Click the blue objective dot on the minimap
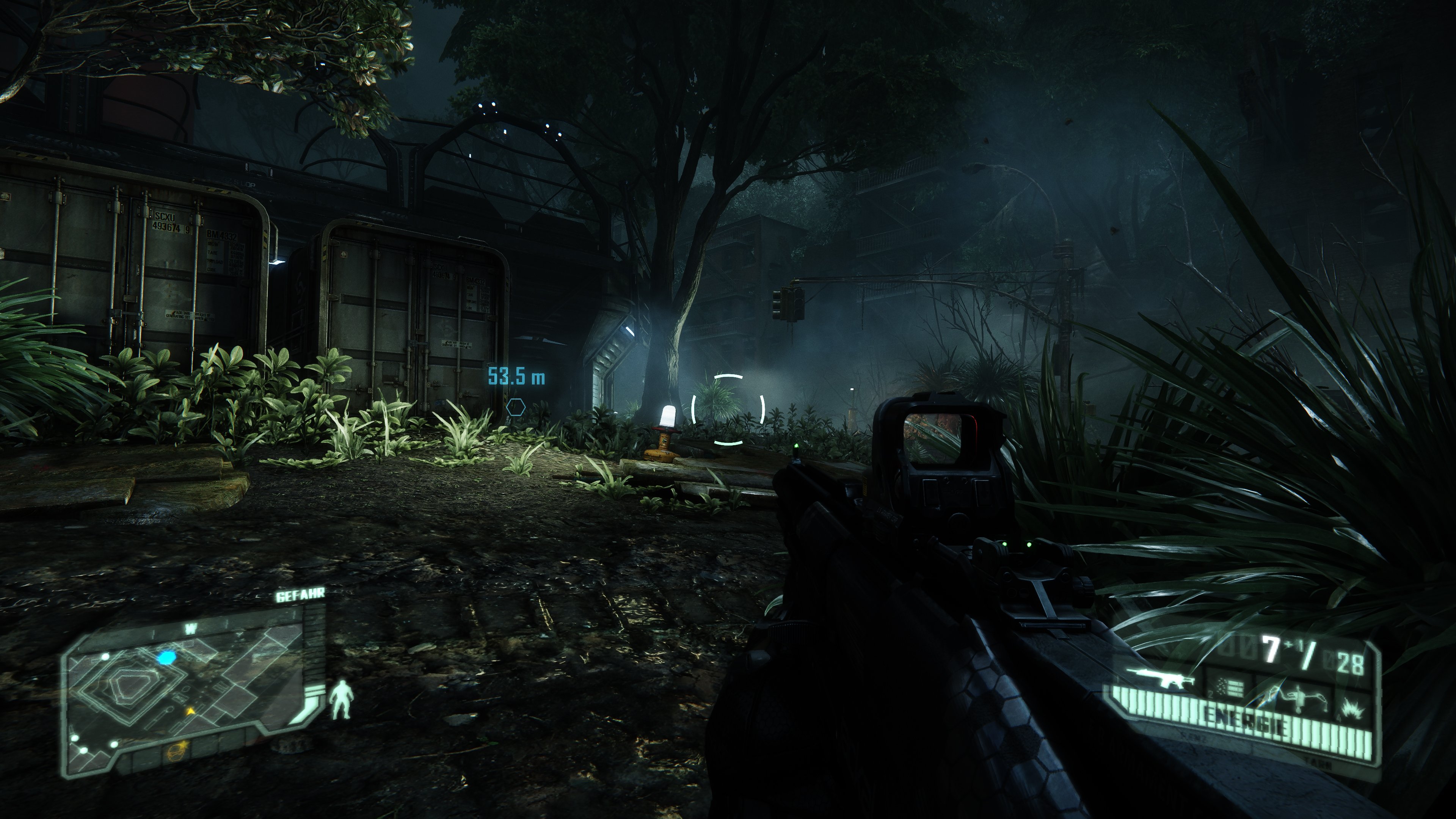This screenshot has height=819, width=1456. tap(167, 657)
